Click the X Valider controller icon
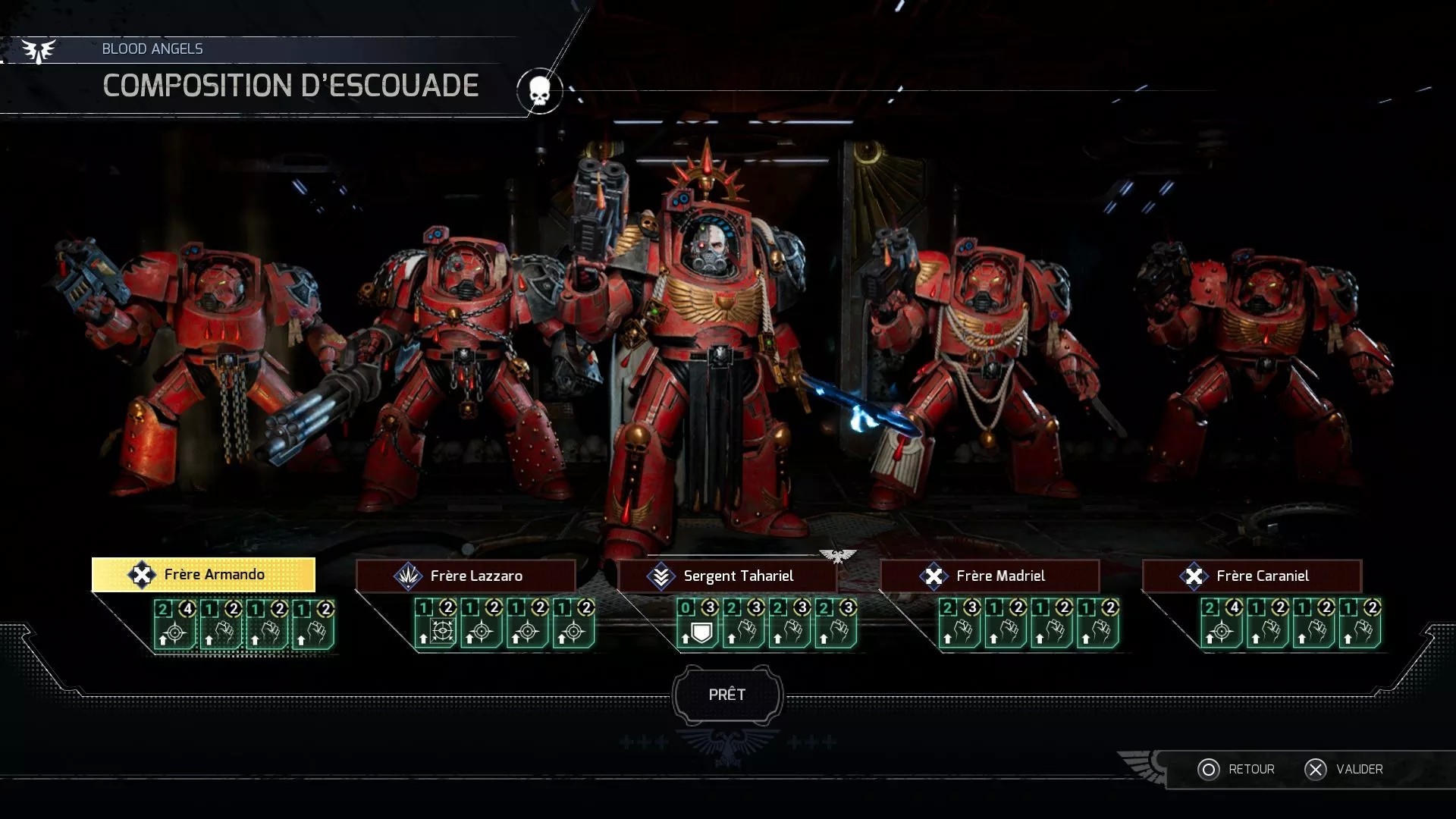This screenshot has width=1456, height=819. (1317, 769)
